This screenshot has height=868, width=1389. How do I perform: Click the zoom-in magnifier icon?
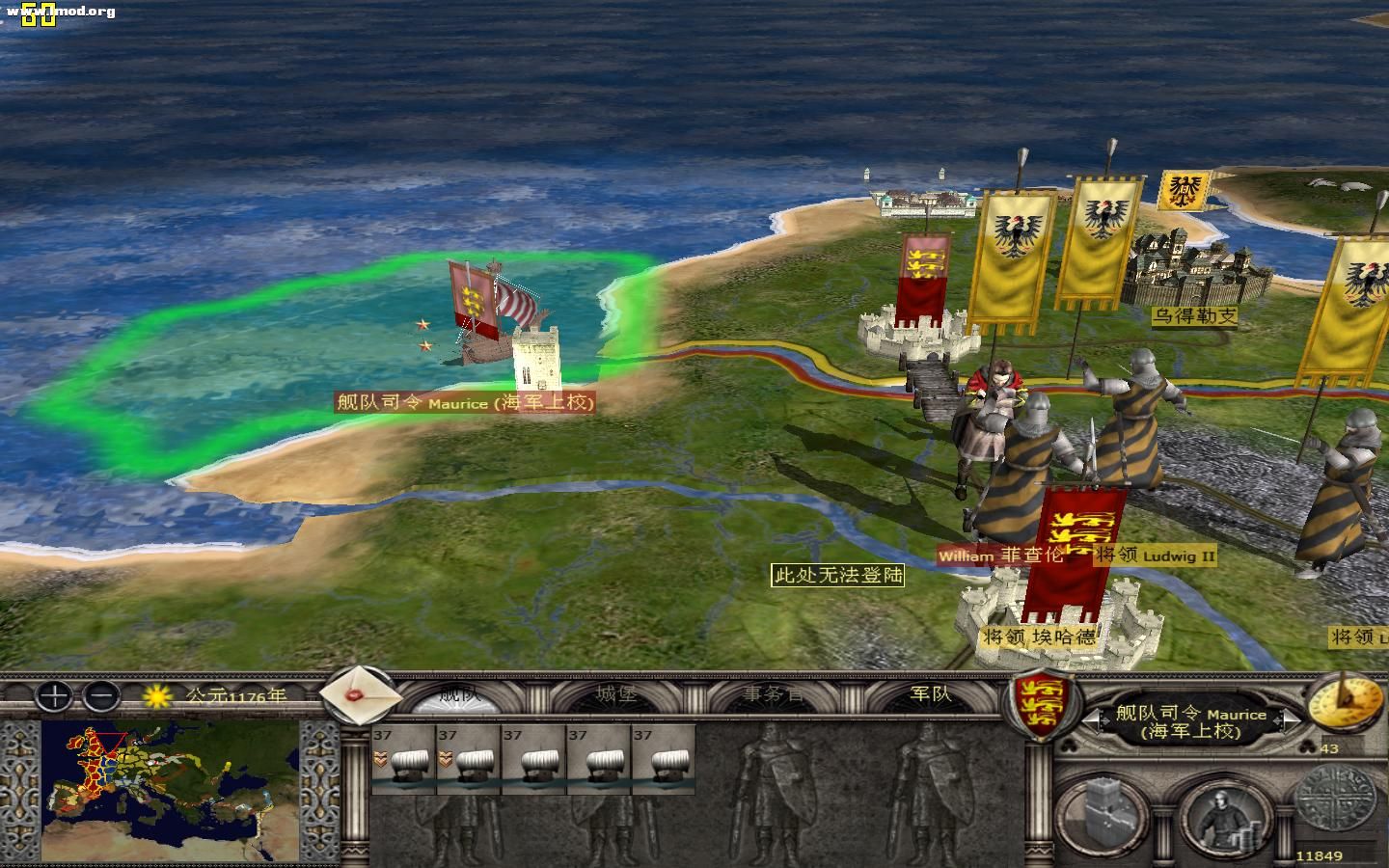pyautogui.click(x=53, y=695)
